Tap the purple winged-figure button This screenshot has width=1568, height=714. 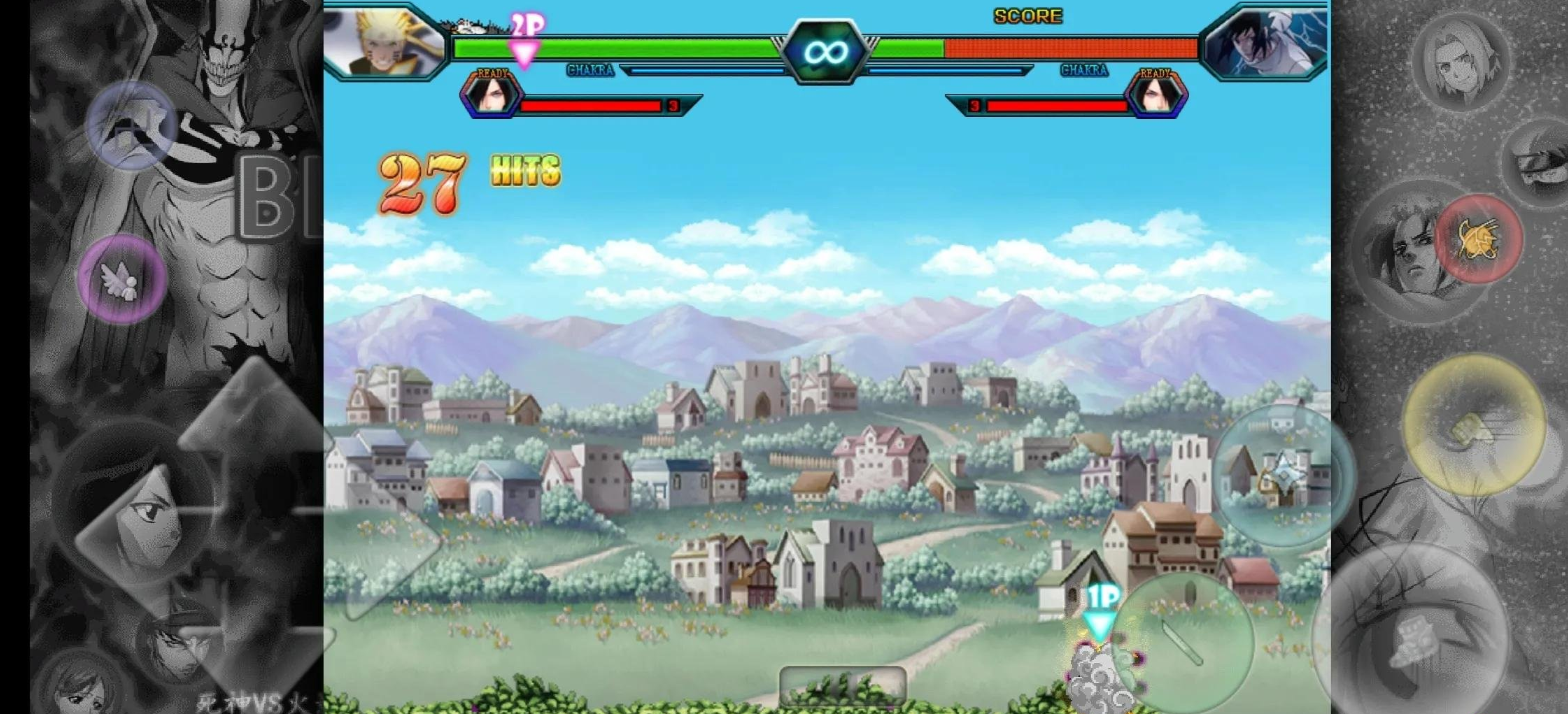click(x=122, y=279)
